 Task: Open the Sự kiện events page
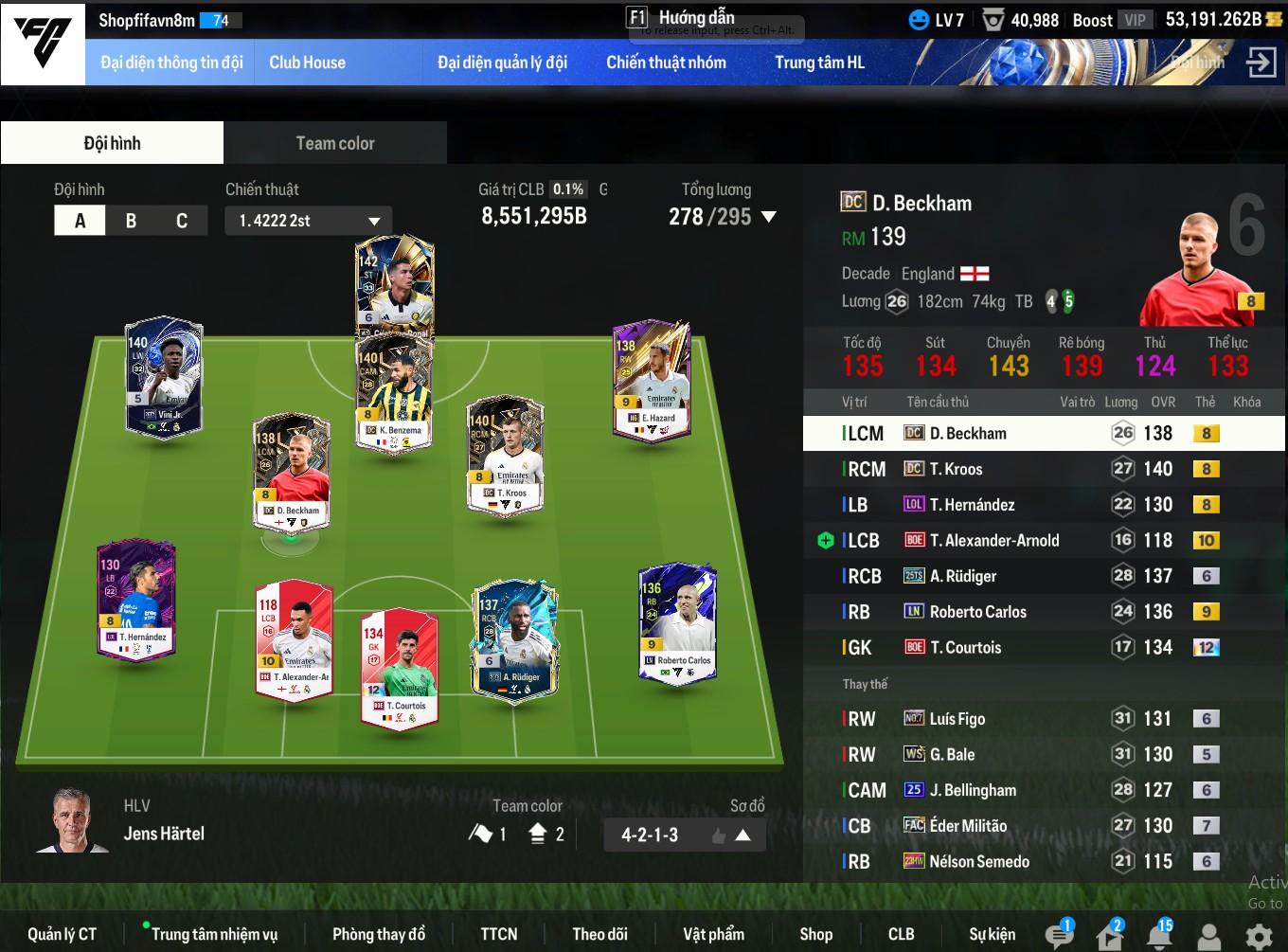click(992, 934)
